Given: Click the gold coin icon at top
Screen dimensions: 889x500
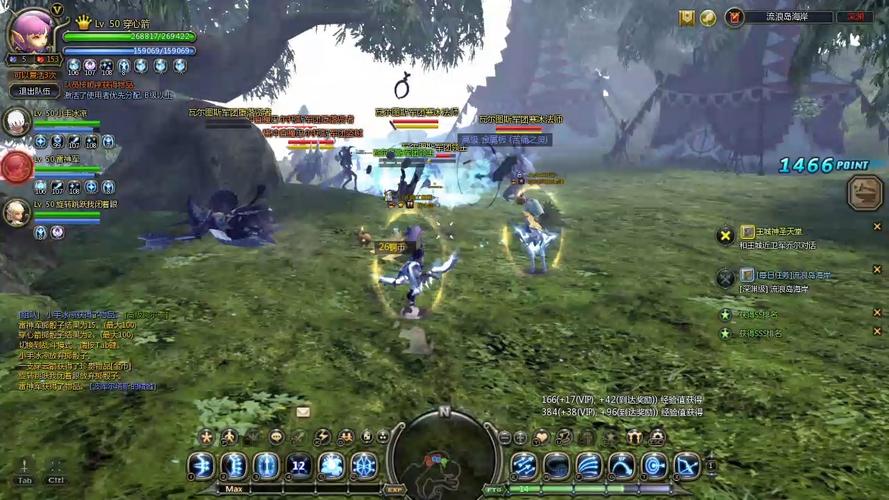Looking at the screenshot, I should click(708, 17).
